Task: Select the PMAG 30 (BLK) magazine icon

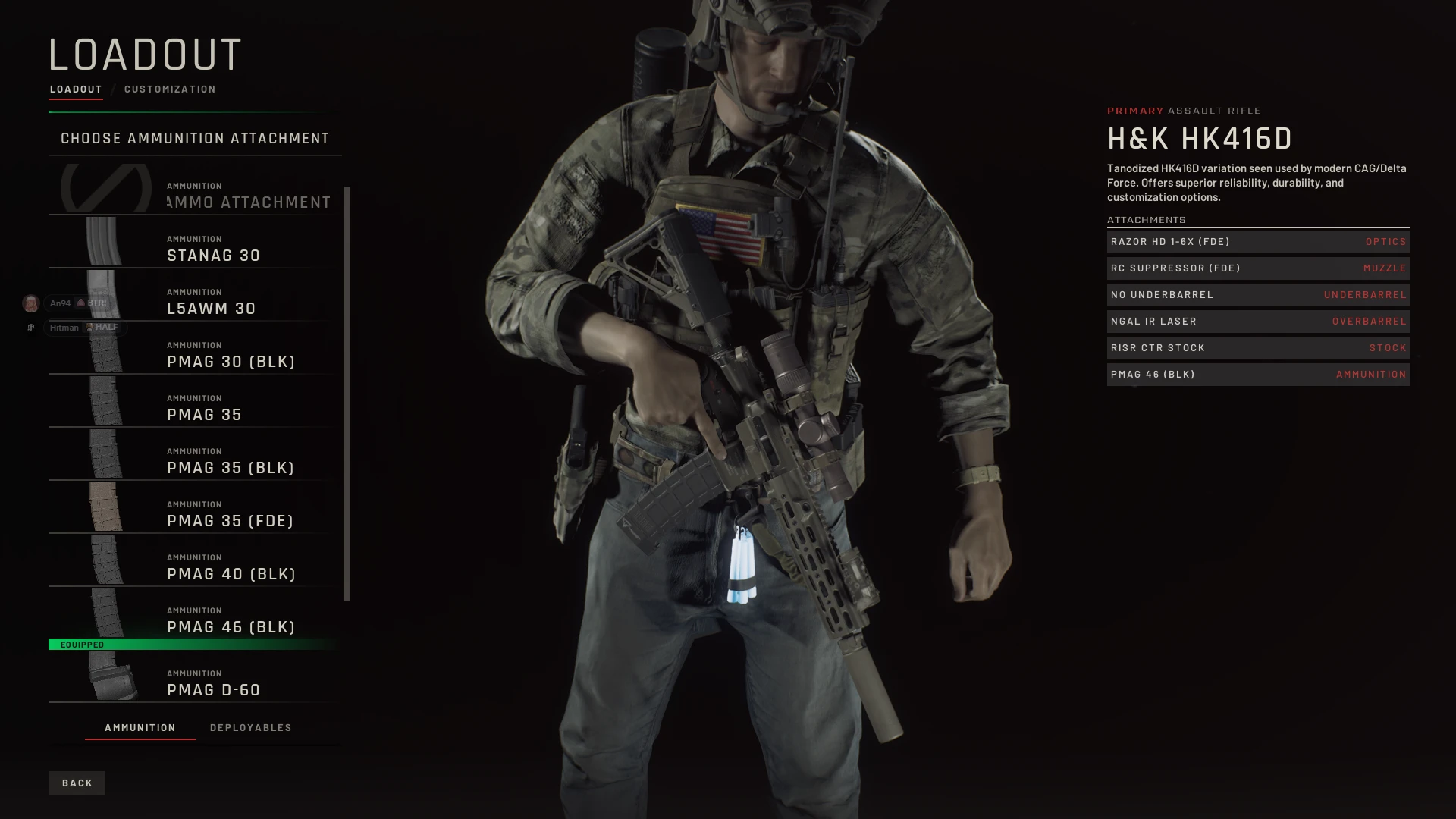Action: click(106, 349)
